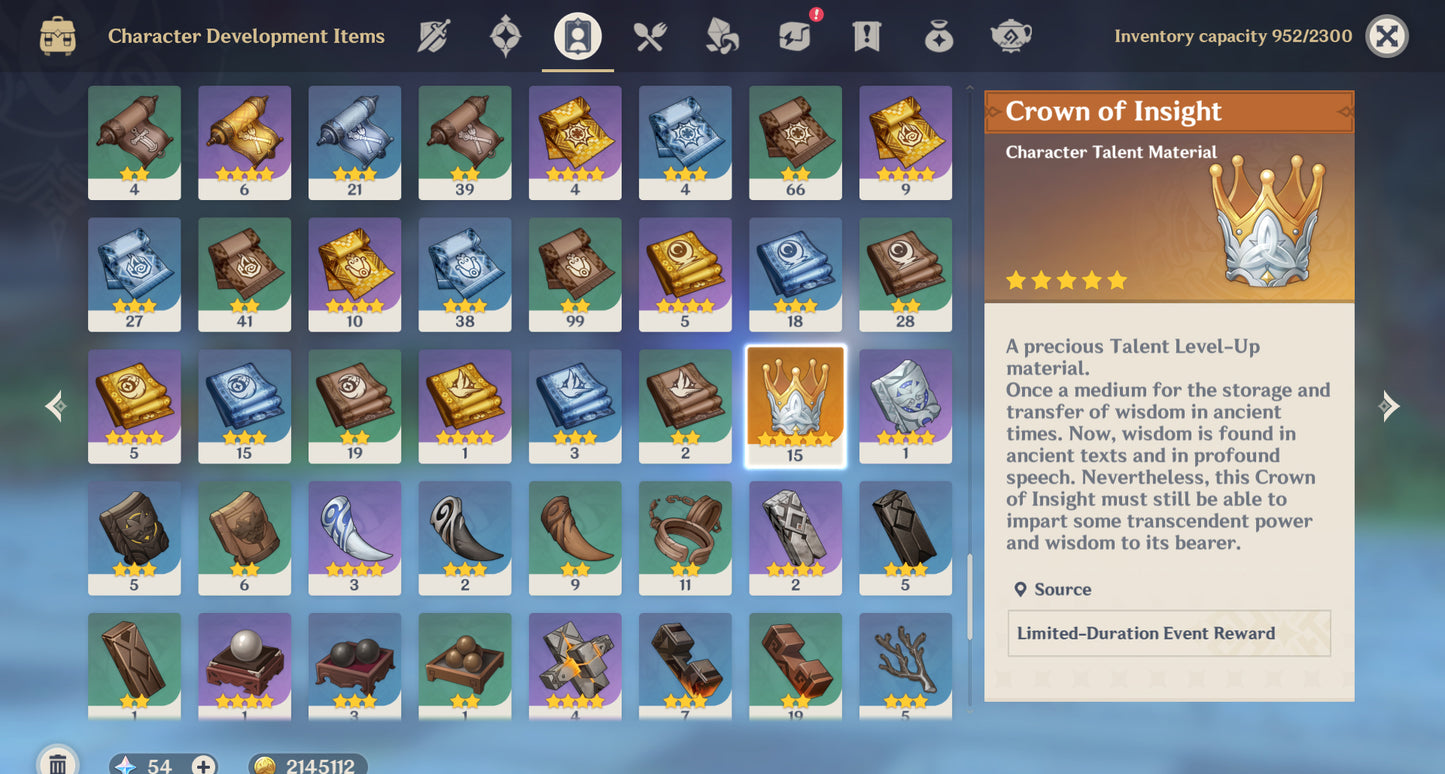Switch to the Food tab
This screenshot has width=1445, height=774.
(x=650, y=37)
